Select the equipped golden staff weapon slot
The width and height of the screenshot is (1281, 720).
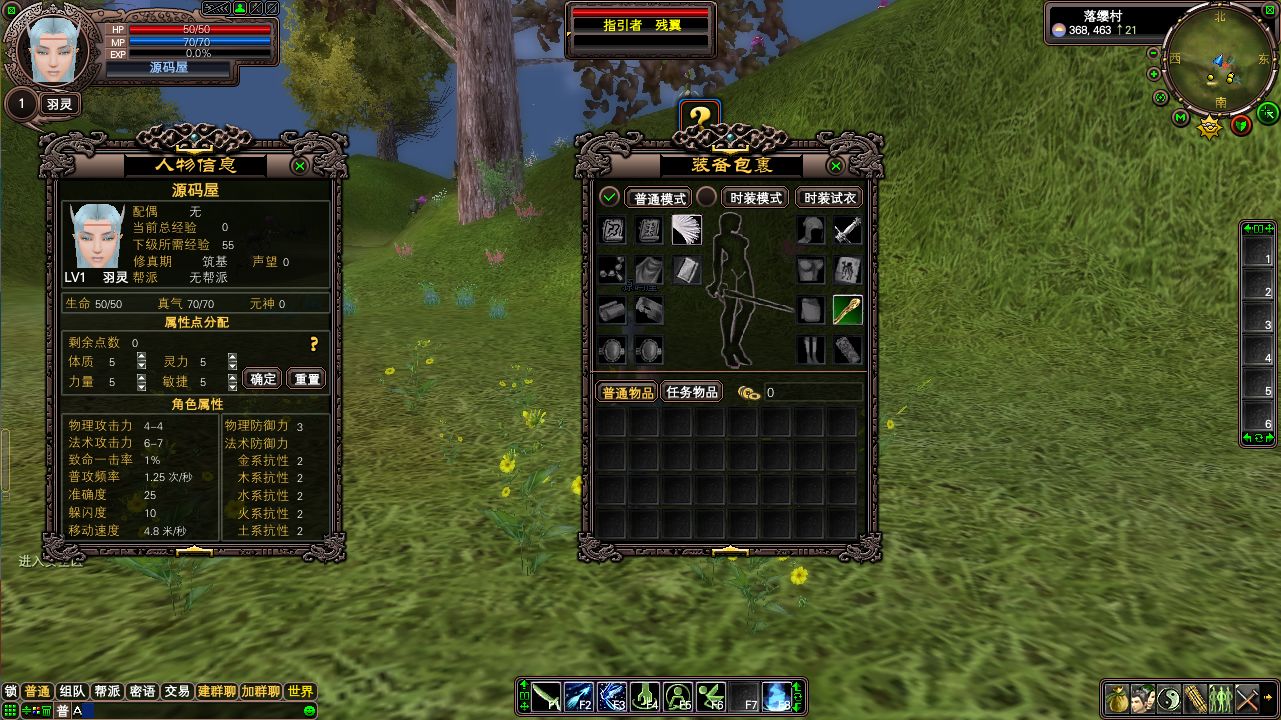[848, 310]
